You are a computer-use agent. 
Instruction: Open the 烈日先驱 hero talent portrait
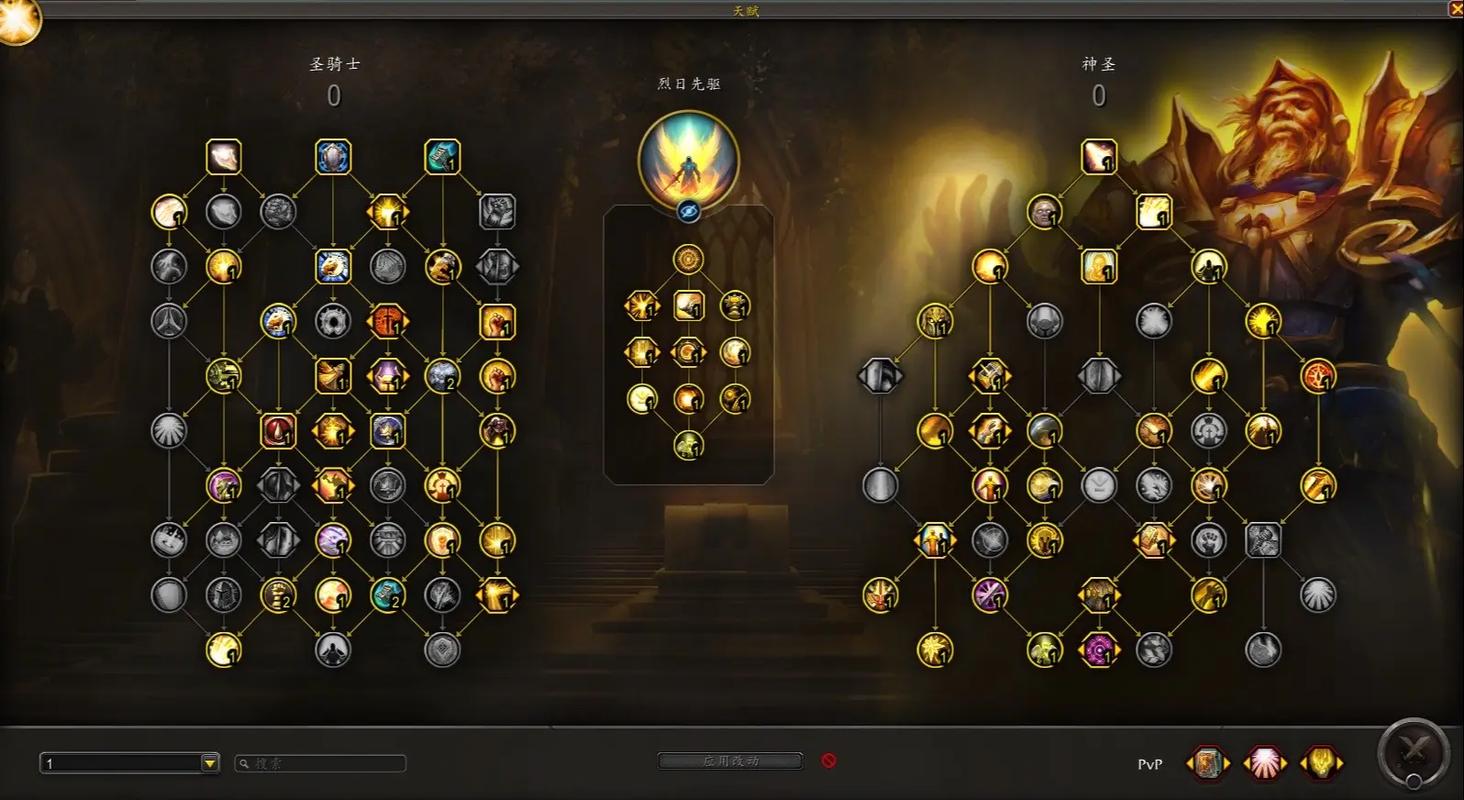point(688,159)
